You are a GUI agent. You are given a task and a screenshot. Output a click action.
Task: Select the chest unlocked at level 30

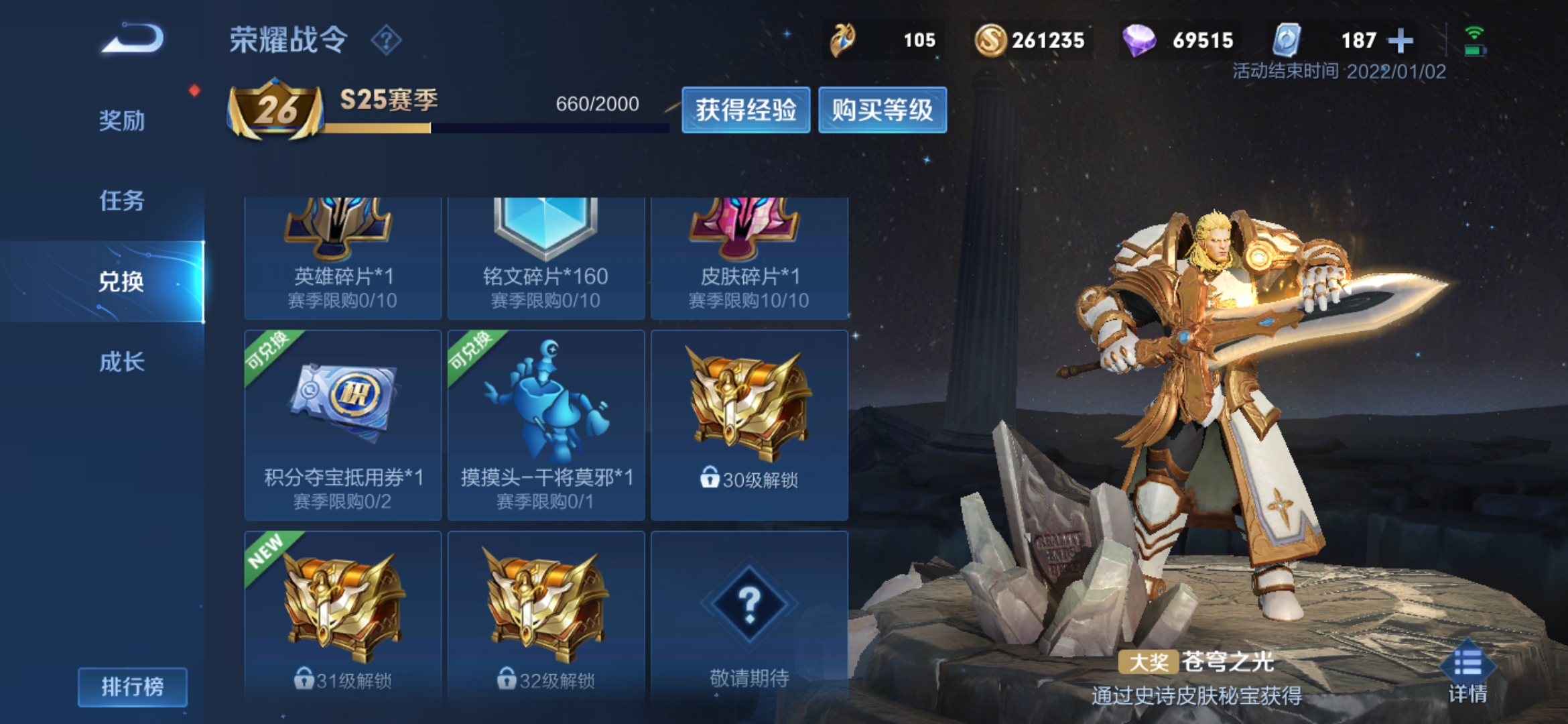(749, 425)
